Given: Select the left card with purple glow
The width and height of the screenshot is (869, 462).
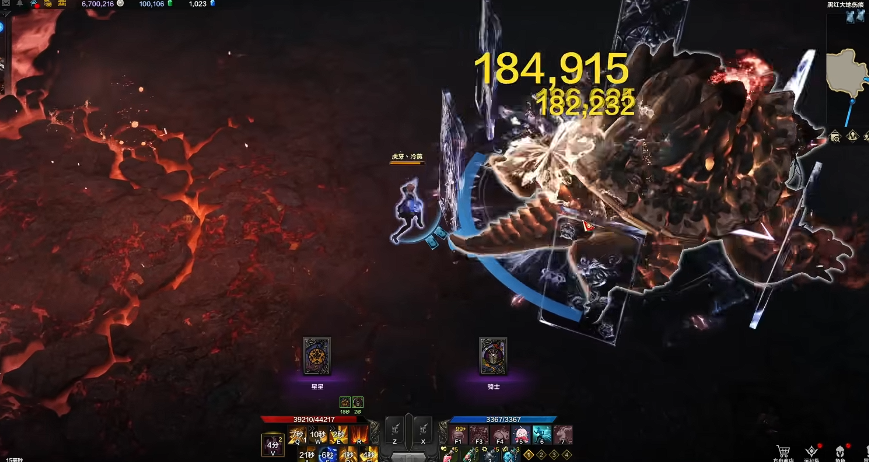Looking at the screenshot, I should point(317,354).
